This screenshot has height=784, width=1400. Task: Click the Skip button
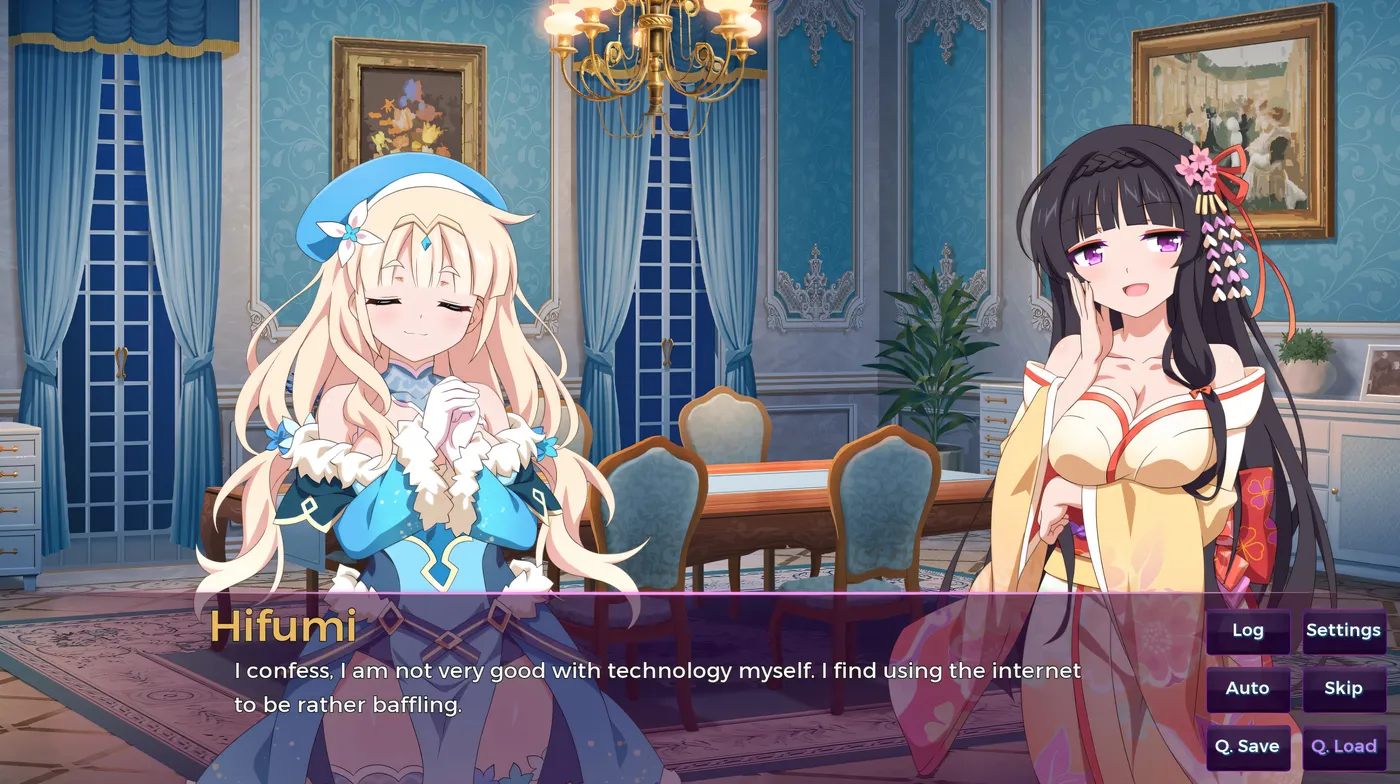coord(1343,689)
